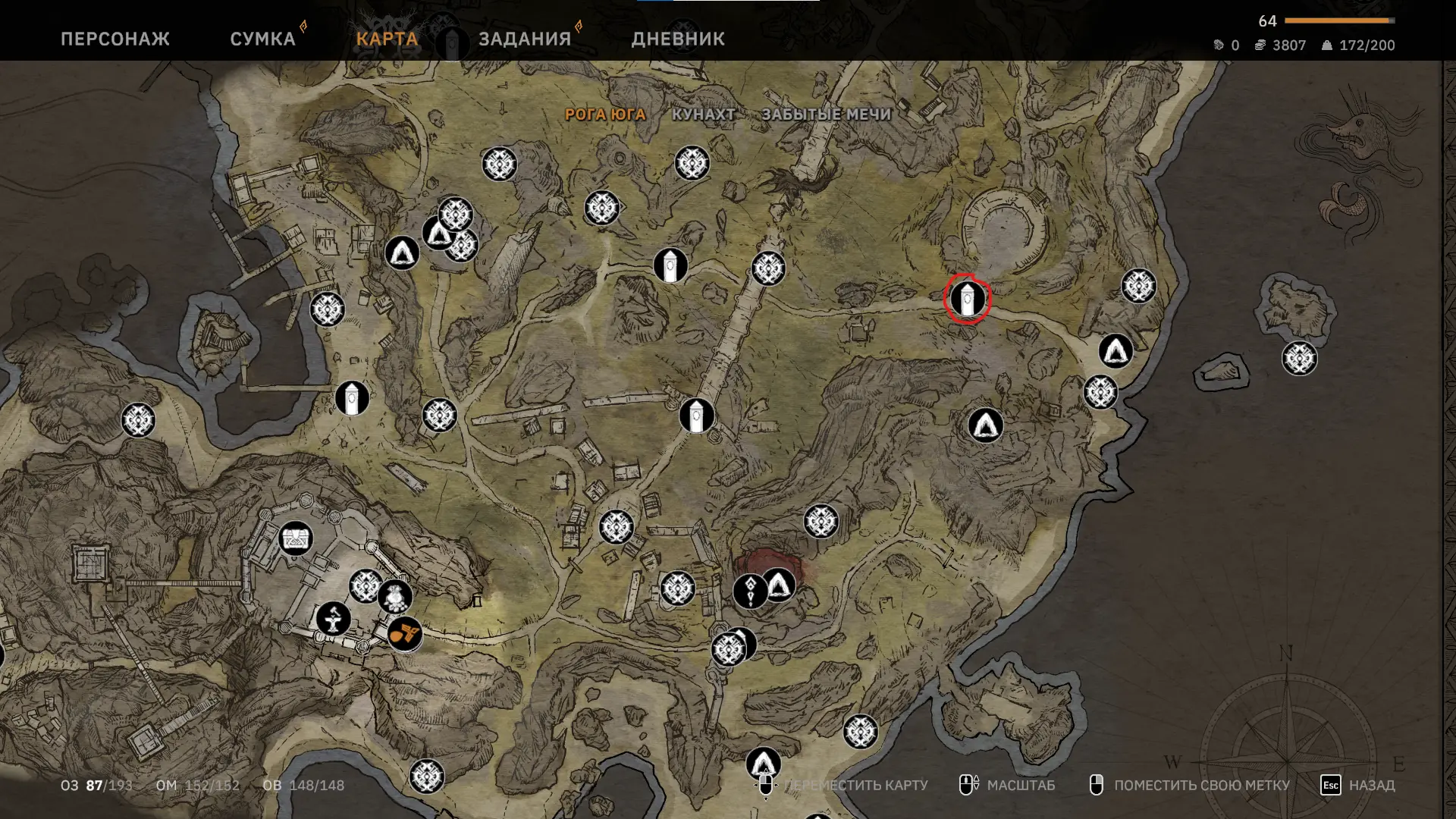
Task: Select the РОГА ЮГА region map
Action: pyautogui.click(x=605, y=115)
